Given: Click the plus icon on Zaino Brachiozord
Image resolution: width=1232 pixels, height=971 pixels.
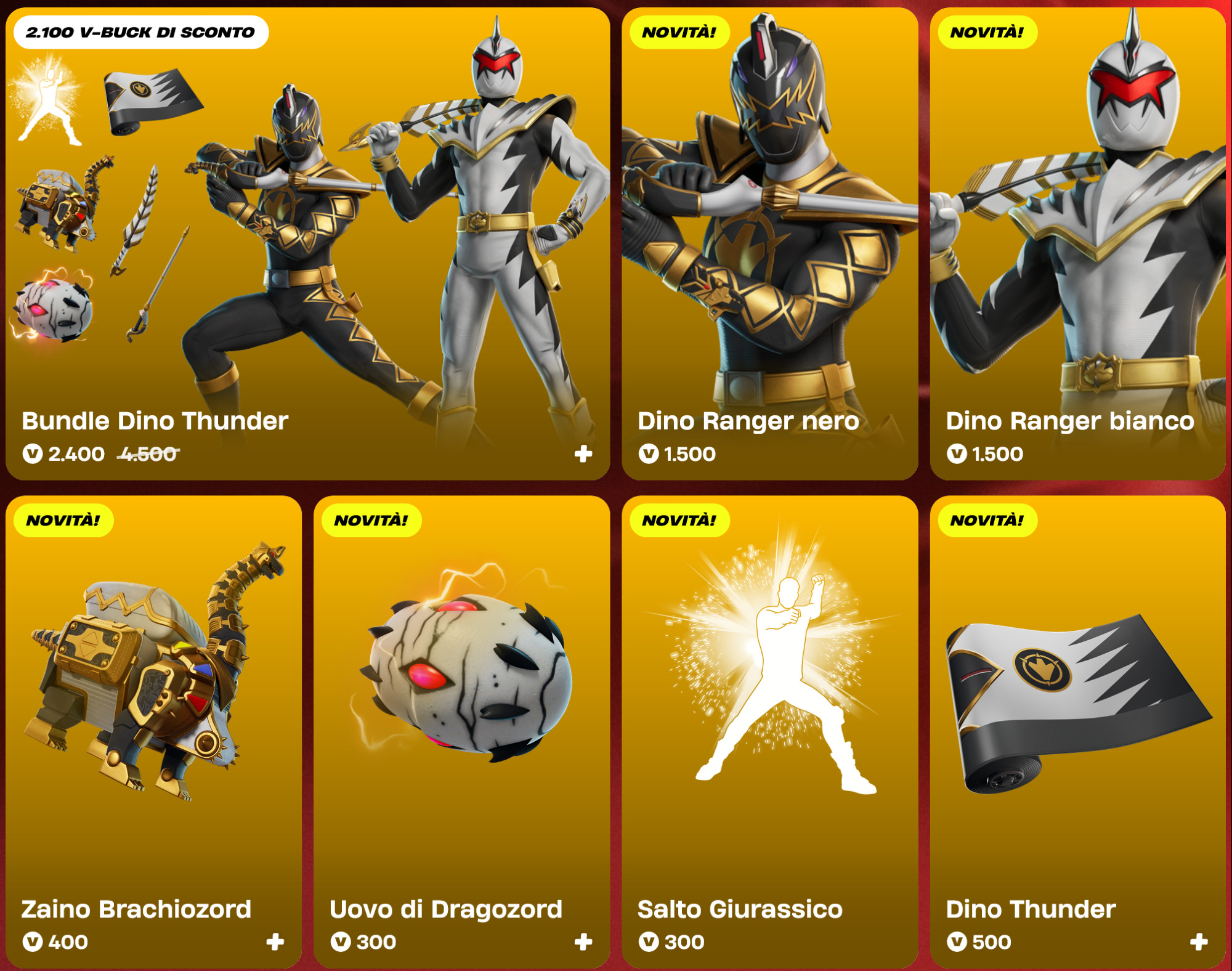Looking at the screenshot, I should 275,941.
